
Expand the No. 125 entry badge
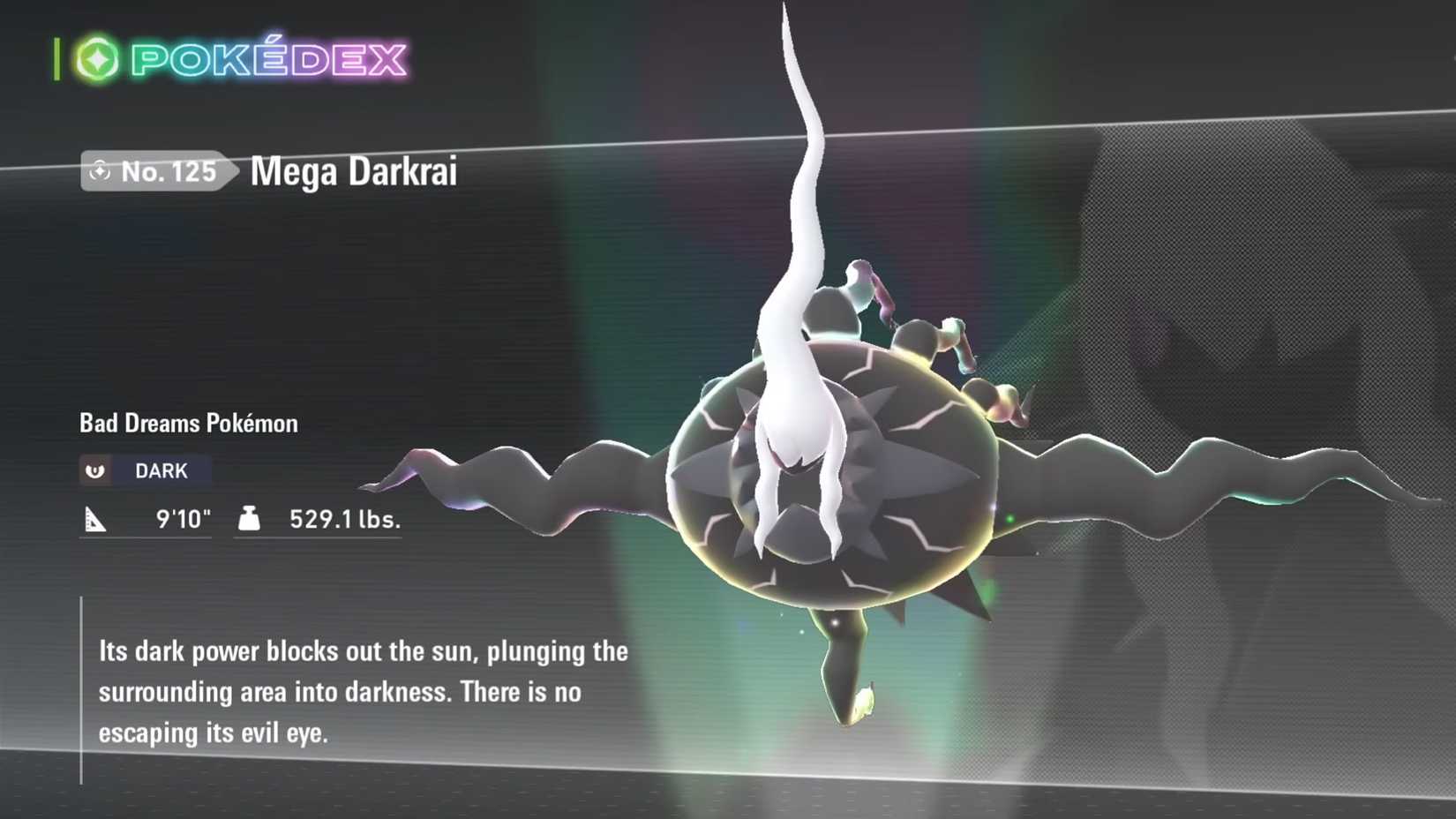tap(157, 172)
